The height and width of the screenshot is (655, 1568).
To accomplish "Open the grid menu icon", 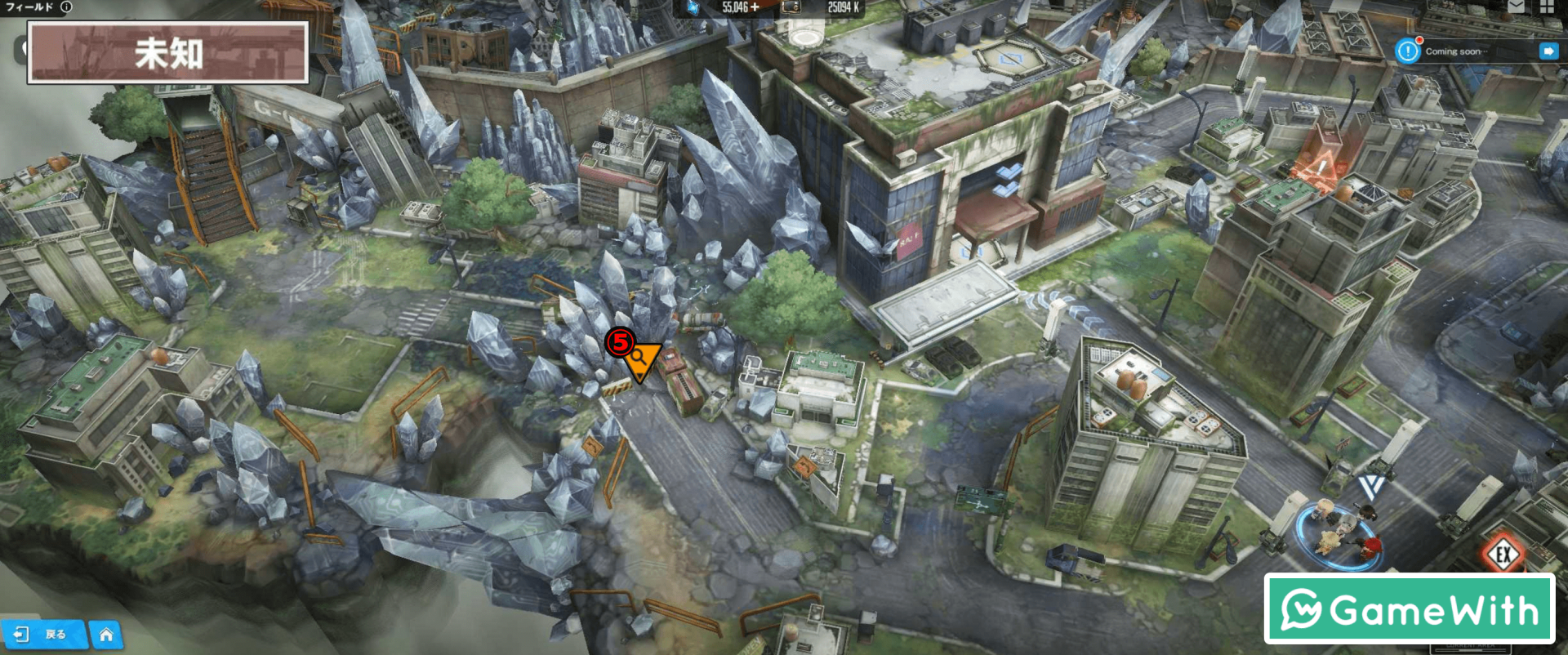I will pyautogui.click(x=1547, y=7).
